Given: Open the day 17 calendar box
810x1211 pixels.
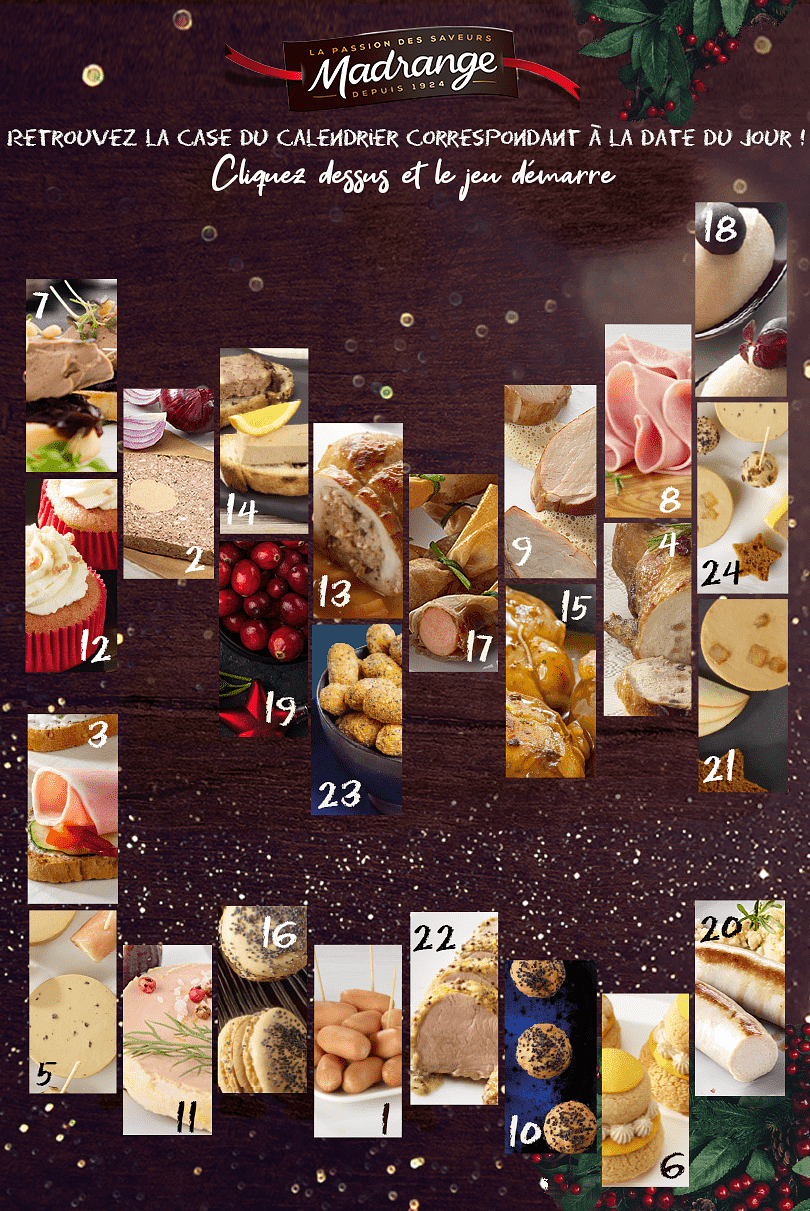Looking at the screenshot, I should [453, 572].
